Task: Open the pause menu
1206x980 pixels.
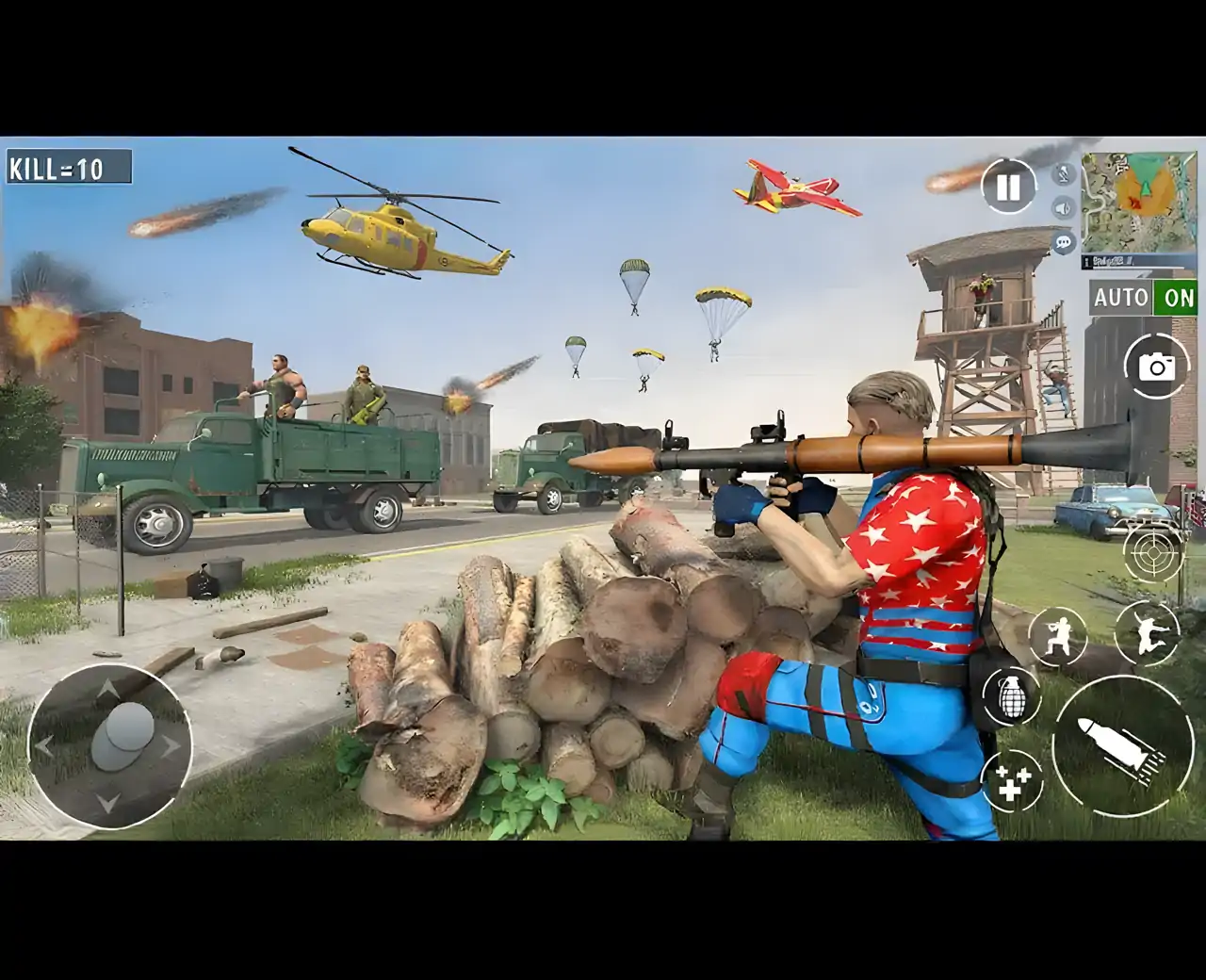Action: [x=1006, y=187]
